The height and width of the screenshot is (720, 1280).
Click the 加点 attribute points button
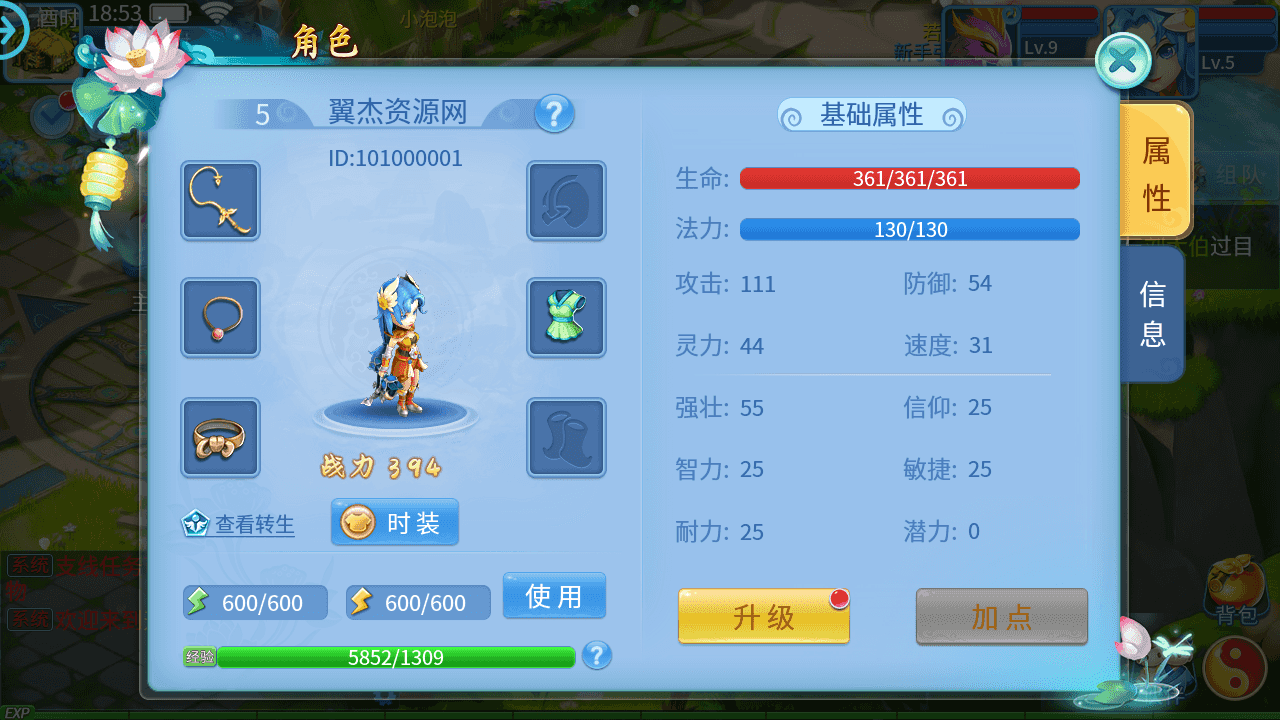1001,617
